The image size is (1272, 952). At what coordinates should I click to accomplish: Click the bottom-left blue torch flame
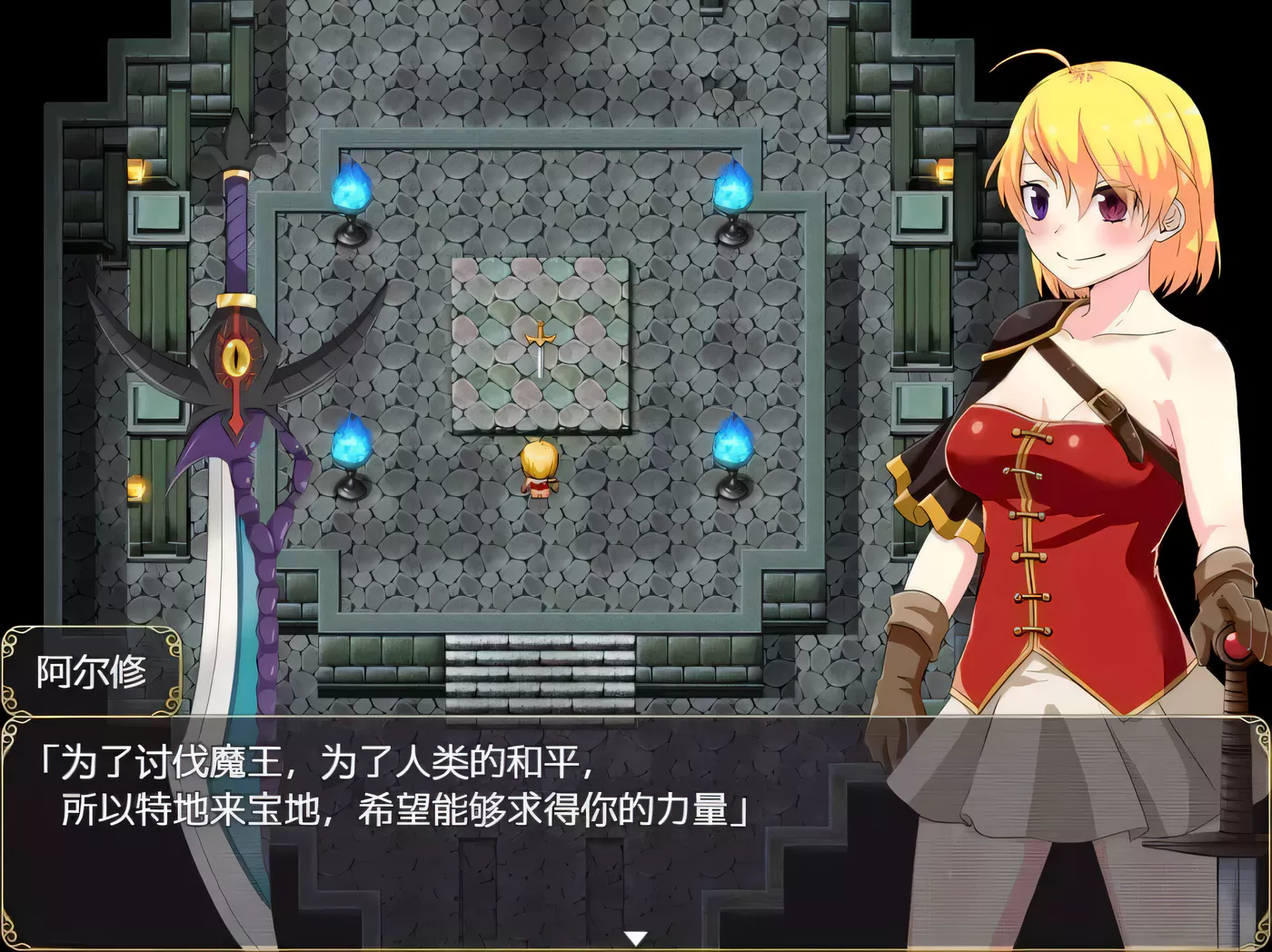pyautogui.click(x=353, y=445)
